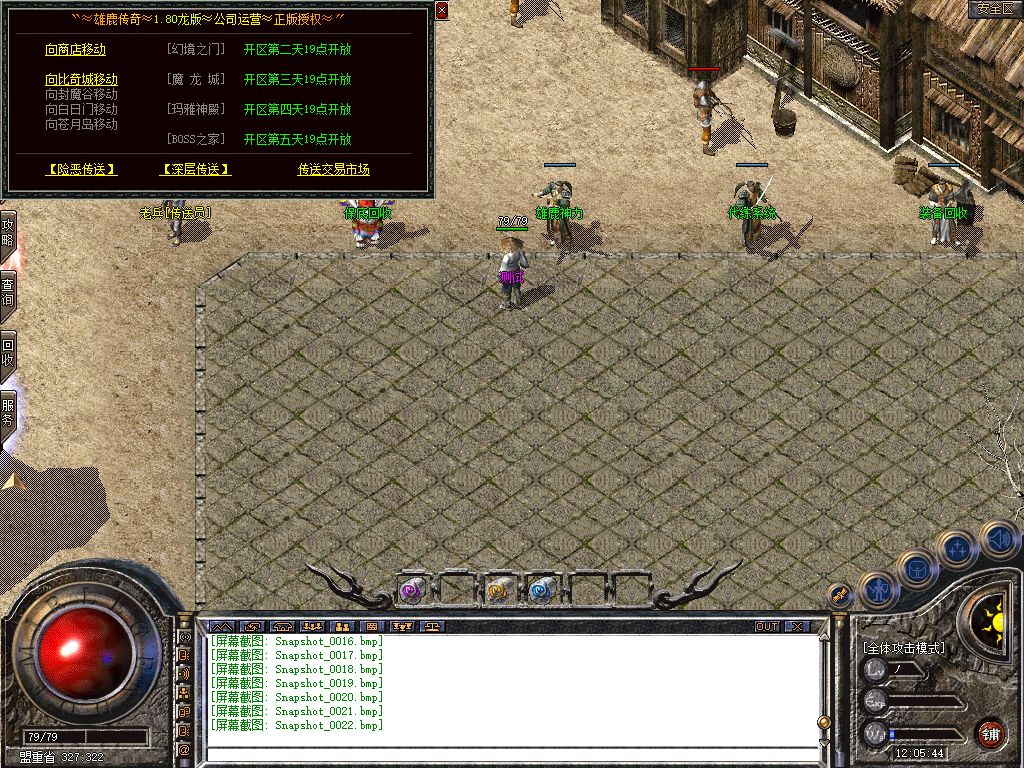The height and width of the screenshot is (768, 1024).
Task: Use the purple scroll in the belt
Action: [x=411, y=591]
